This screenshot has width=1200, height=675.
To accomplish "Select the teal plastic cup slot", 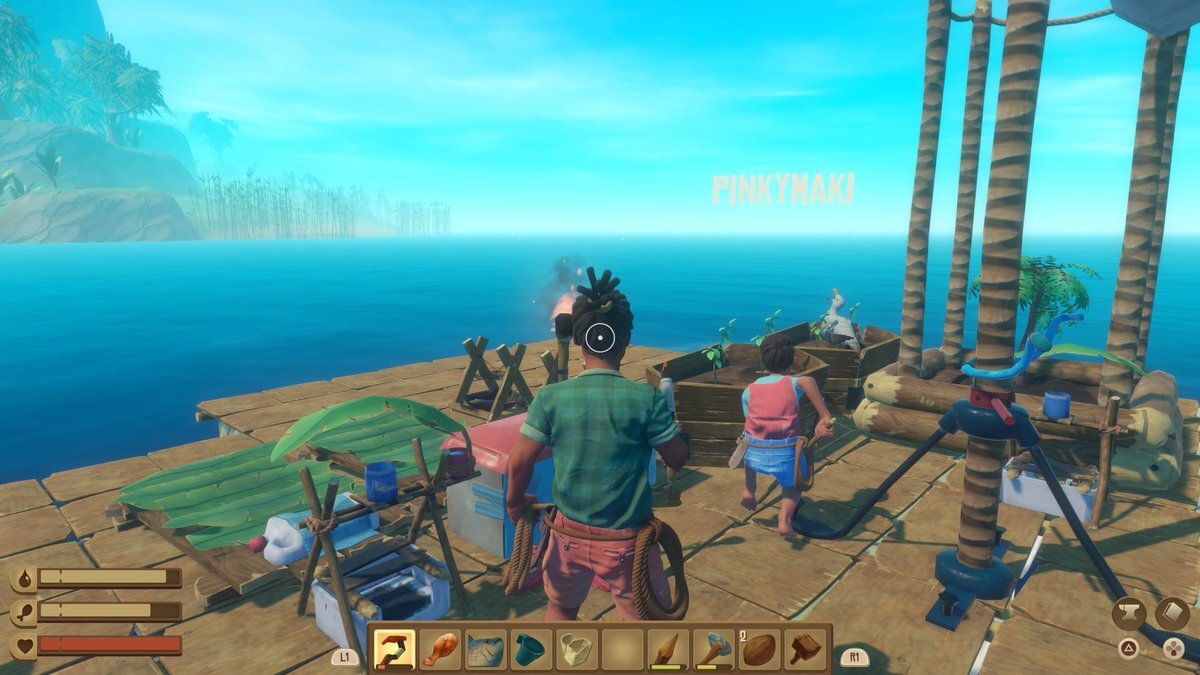I will (x=531, y=650).
